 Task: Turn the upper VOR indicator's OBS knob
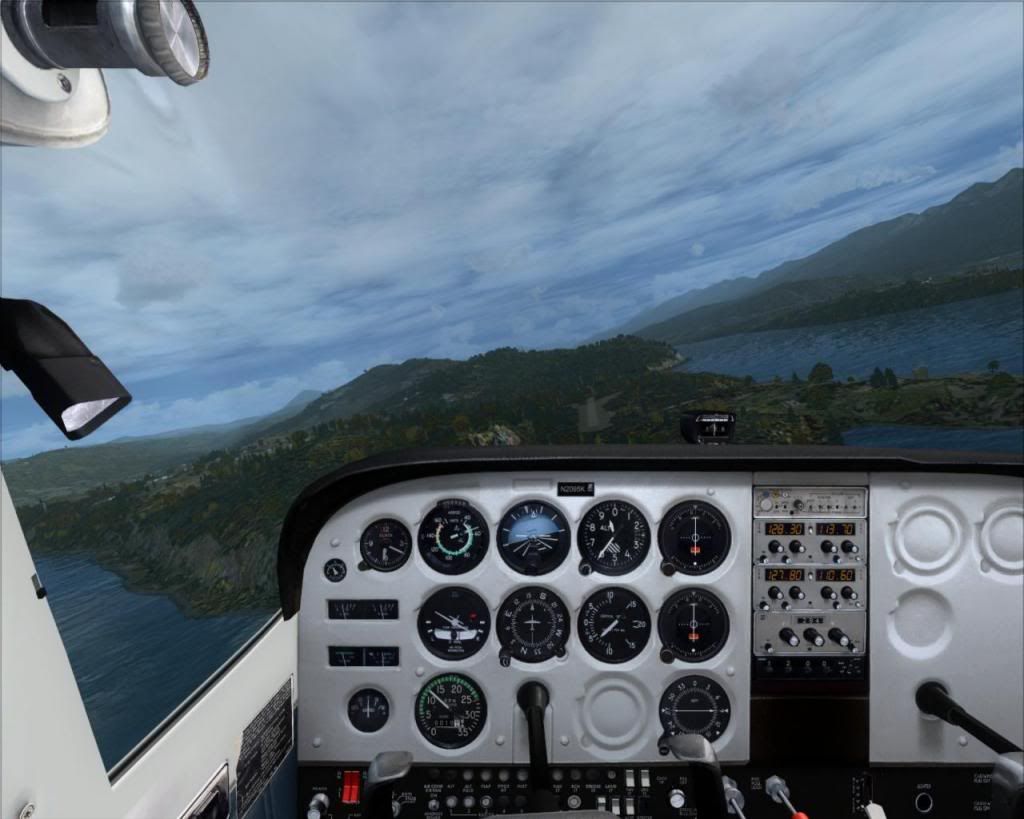coord(665,569)
